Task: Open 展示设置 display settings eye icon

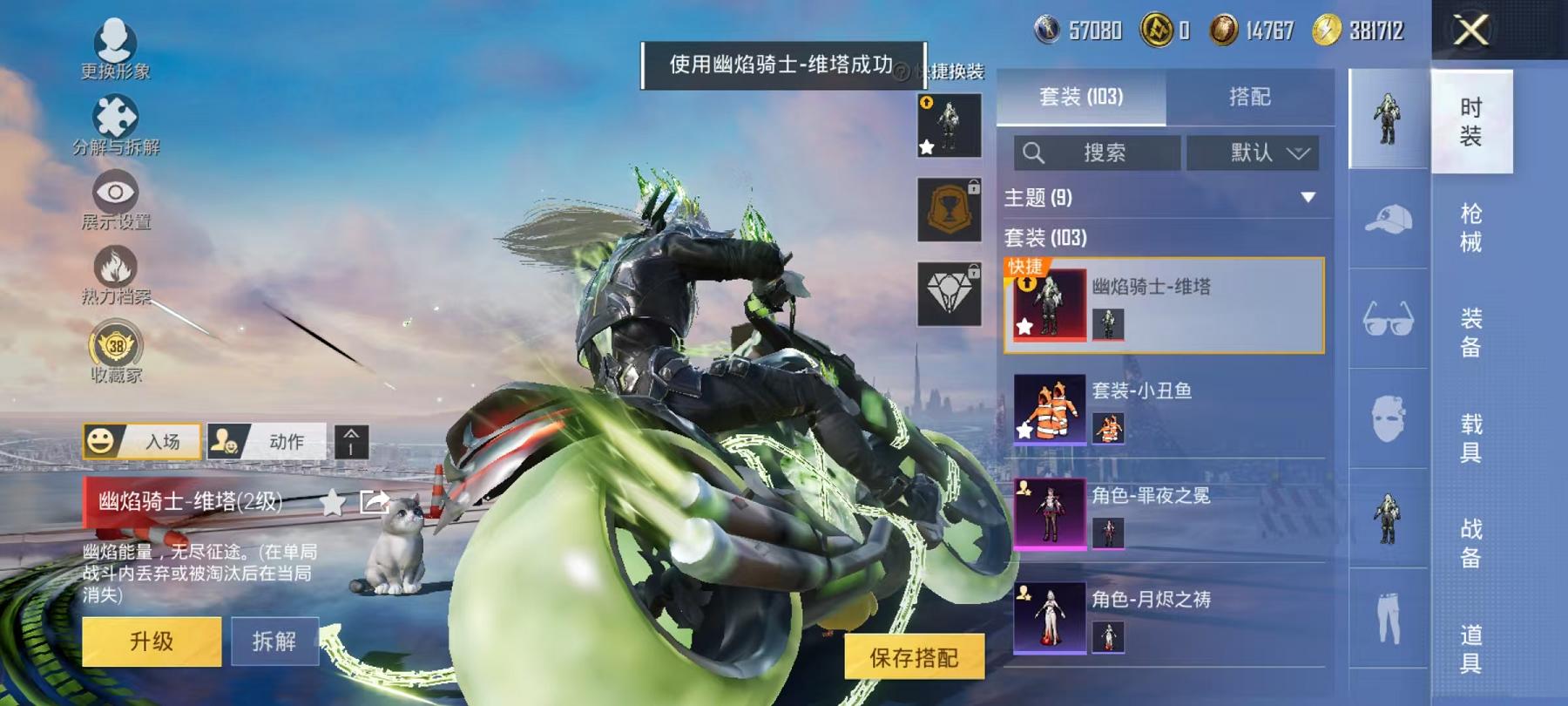Action: click(x=116, y=192)
